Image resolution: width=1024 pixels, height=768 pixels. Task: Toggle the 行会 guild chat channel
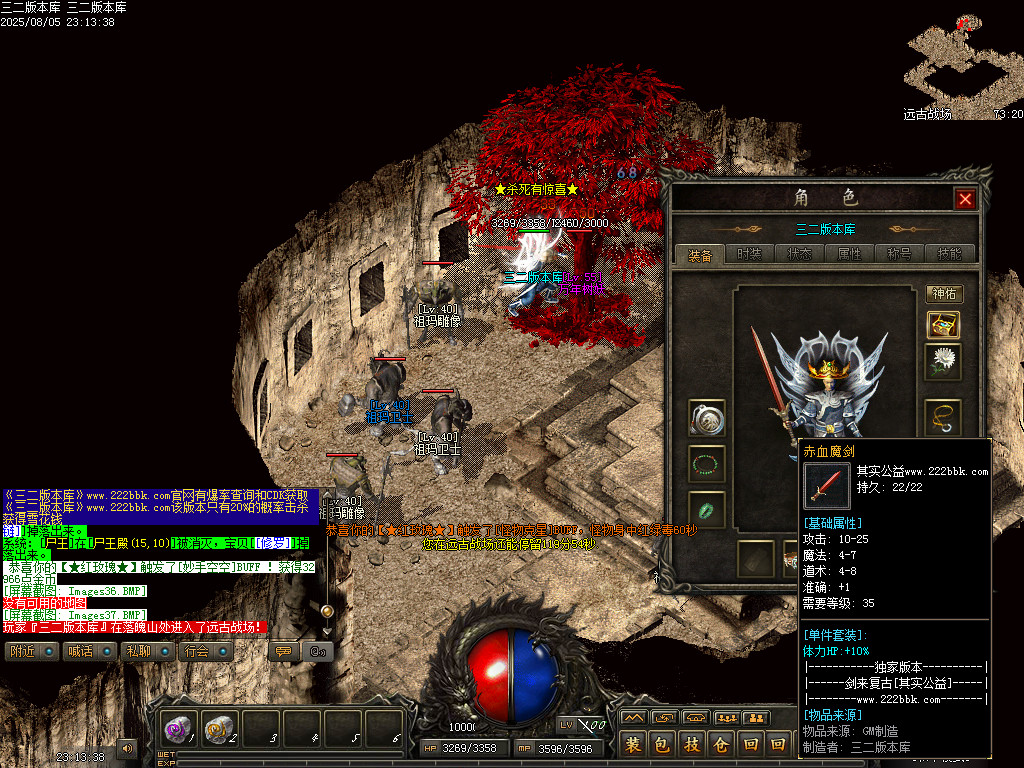coord(206,651)
